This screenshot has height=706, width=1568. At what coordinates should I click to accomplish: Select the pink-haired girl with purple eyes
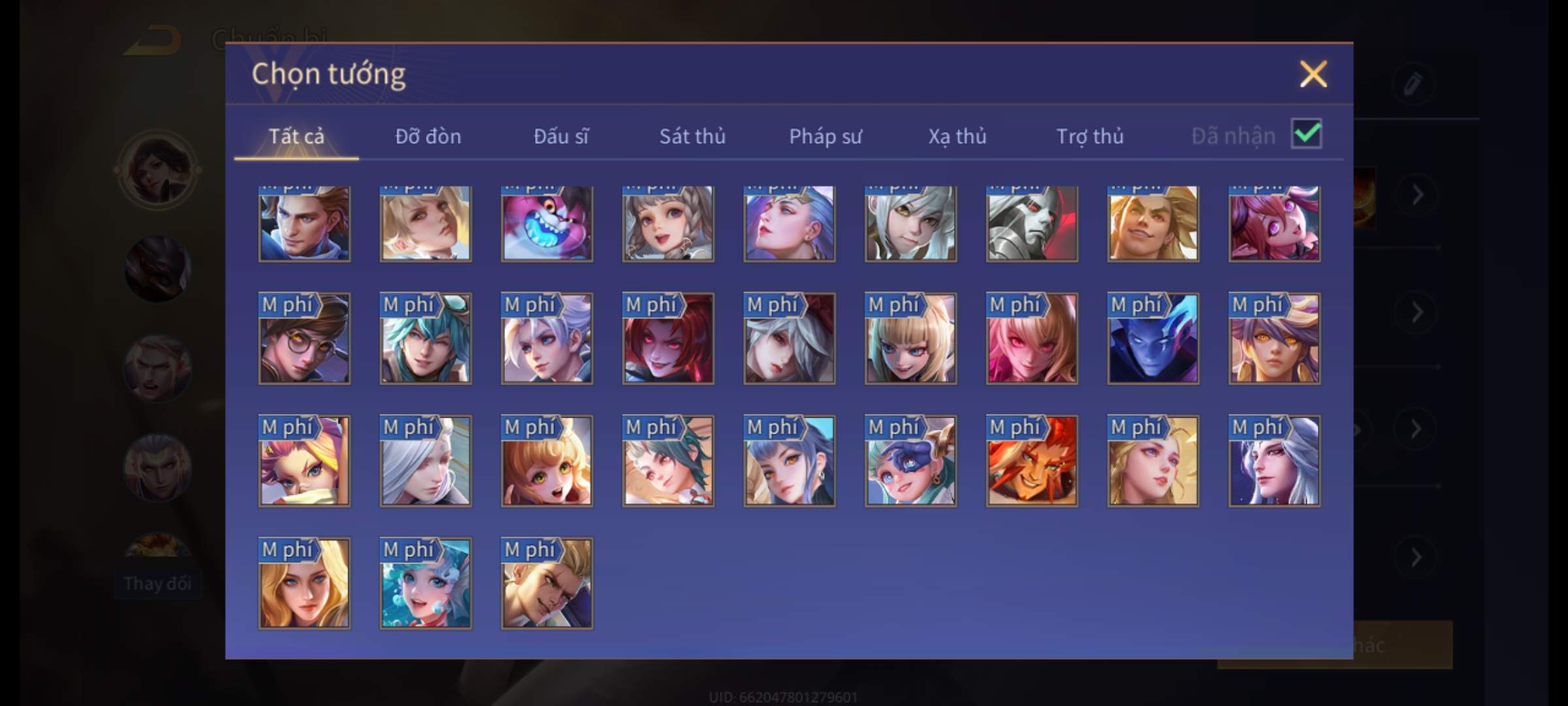coord(1274,224)
